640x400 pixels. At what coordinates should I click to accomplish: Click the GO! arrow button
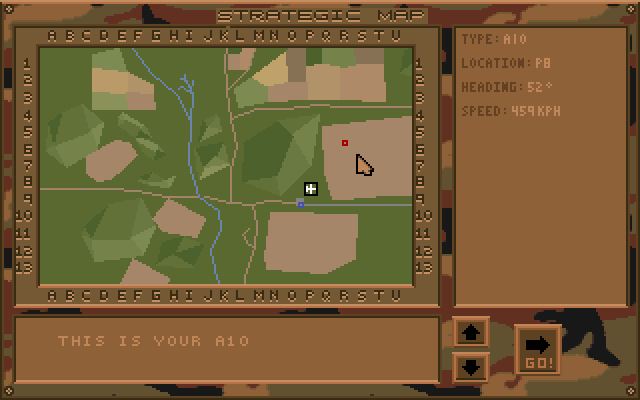[537, 350]
